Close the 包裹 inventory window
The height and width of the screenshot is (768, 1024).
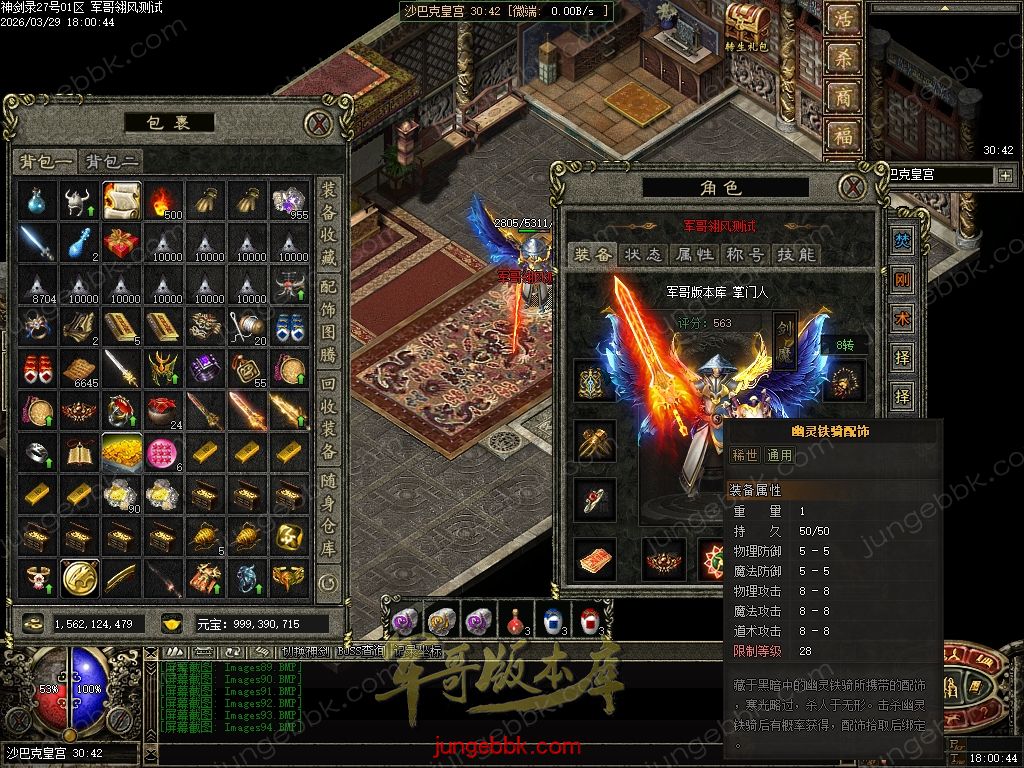click(x=318, y=124)
